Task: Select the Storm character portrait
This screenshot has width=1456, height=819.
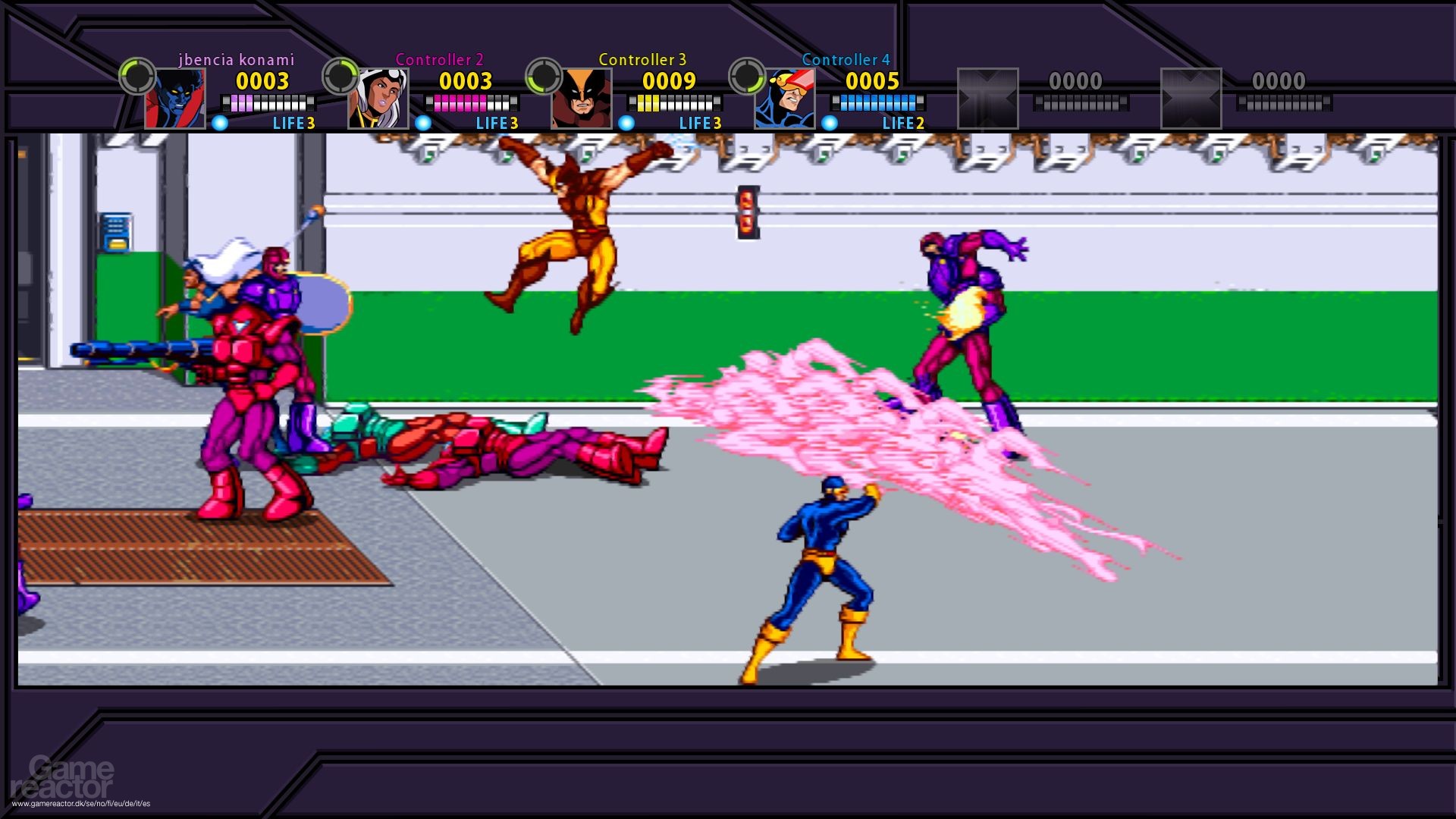Action: 377,99
